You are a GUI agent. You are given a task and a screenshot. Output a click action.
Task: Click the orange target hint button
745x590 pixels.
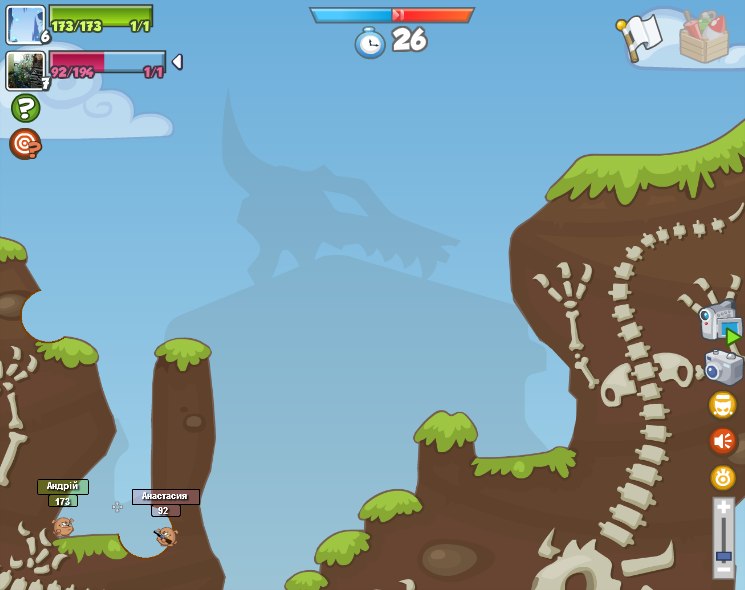(25, 144)
